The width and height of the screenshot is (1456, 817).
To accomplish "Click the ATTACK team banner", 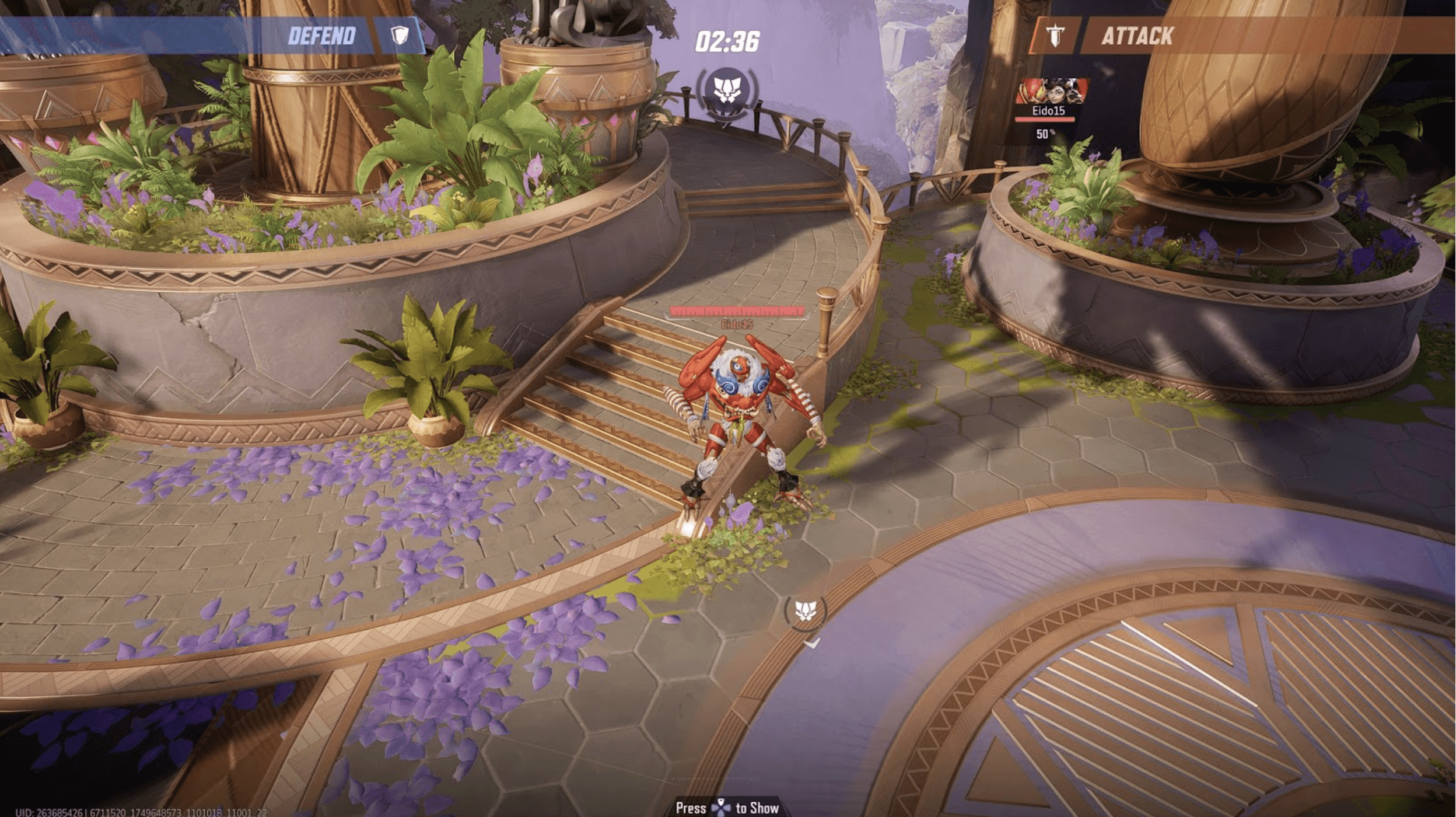I will [1137, 36].
